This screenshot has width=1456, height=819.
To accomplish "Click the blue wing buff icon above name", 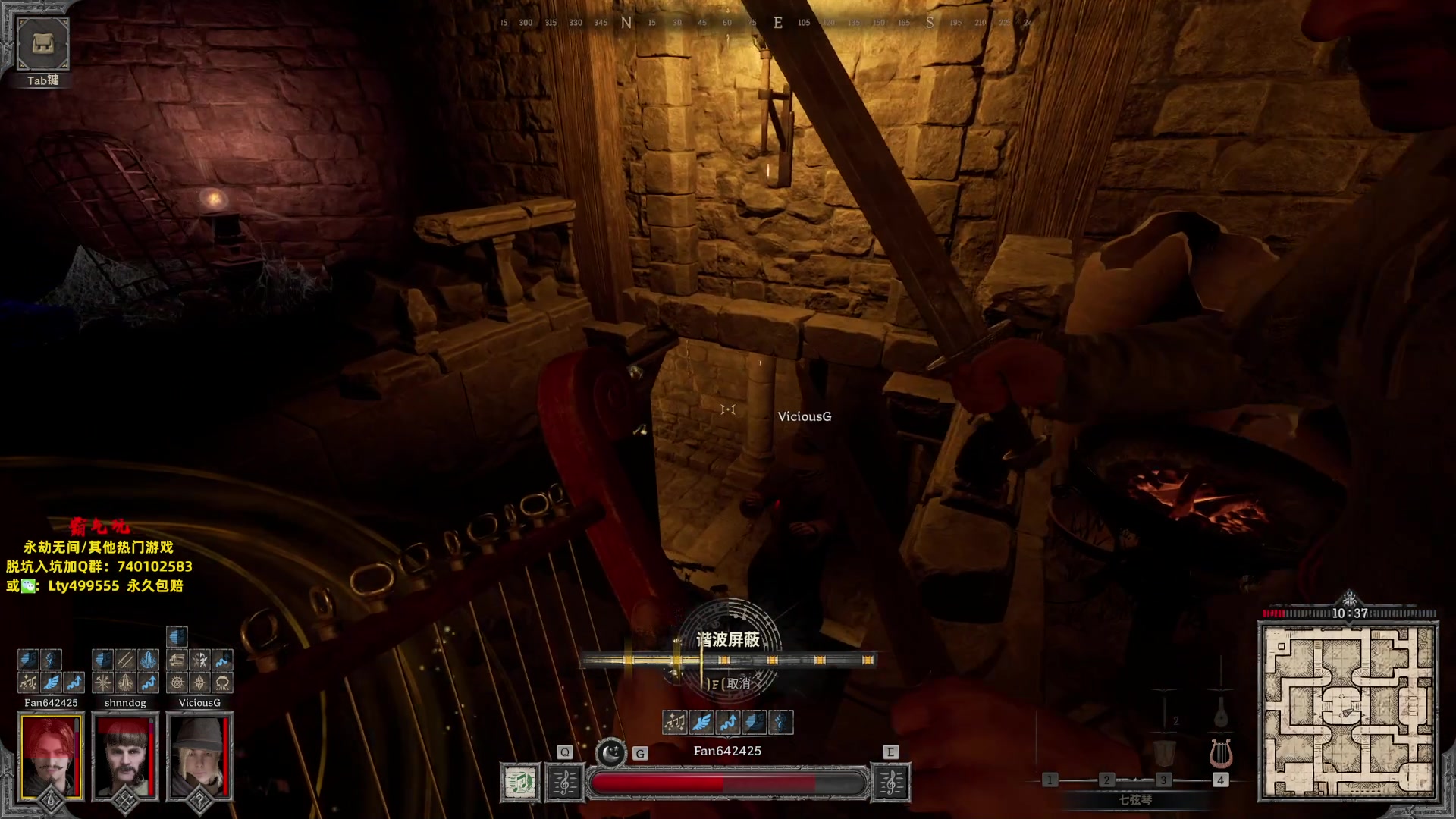I will click(x=701, y=723).
